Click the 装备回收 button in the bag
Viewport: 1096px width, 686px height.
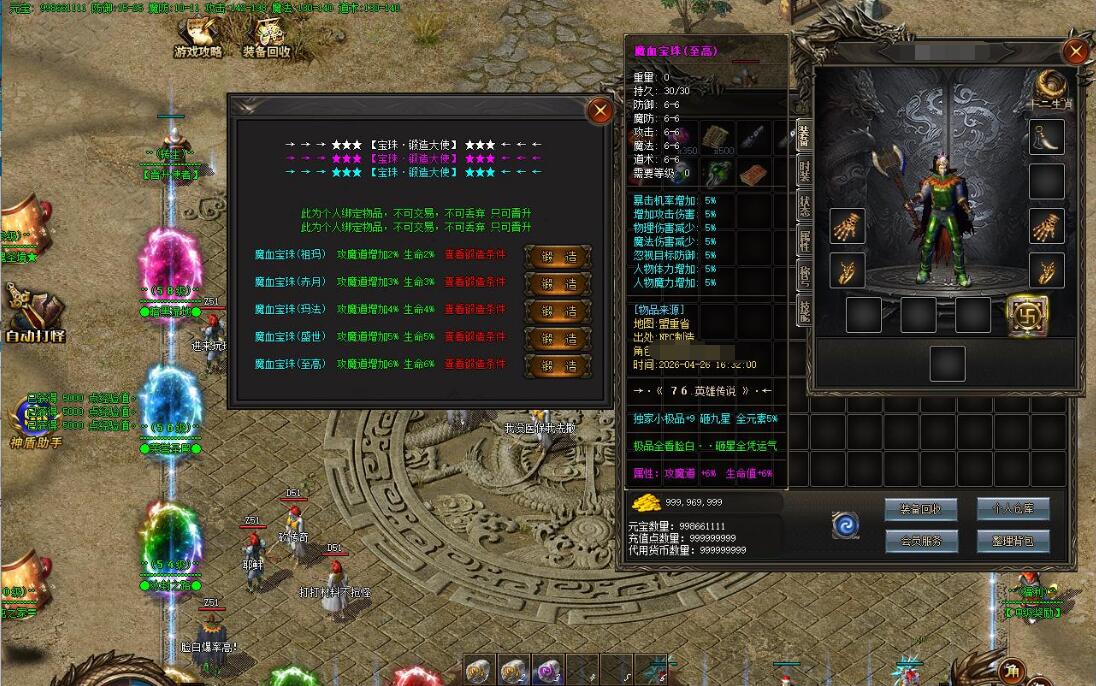[920, 509]
